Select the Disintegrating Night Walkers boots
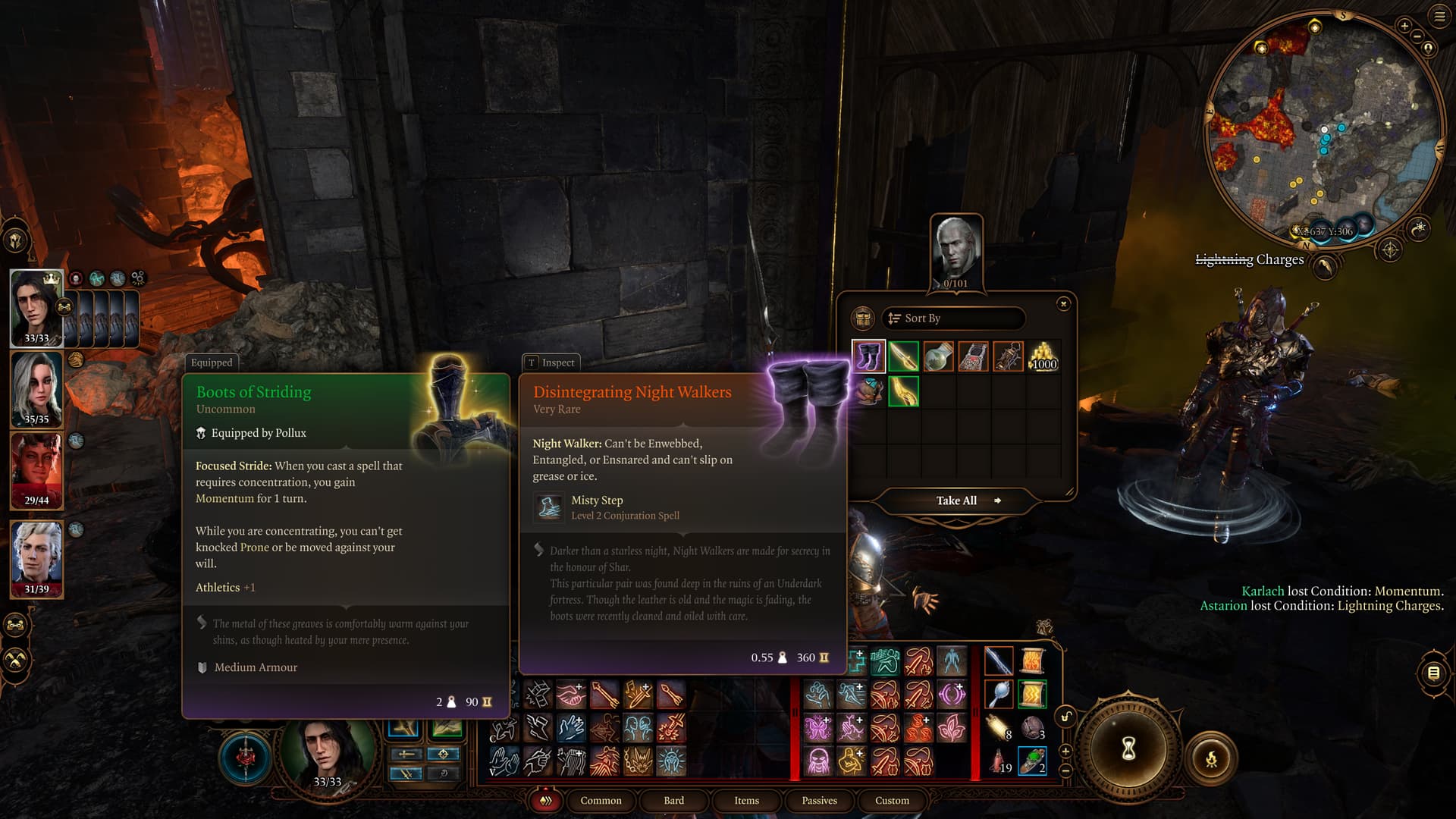Image resolution: width=1456 pixels, height=819 pixels. point(868,356)
